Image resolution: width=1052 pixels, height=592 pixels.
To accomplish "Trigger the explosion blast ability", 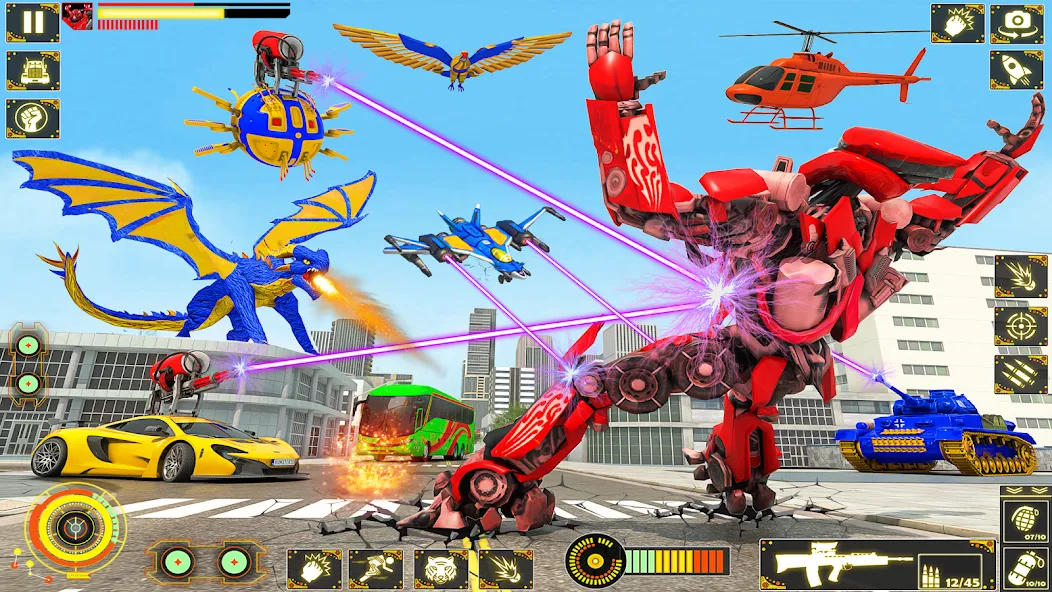I will (x=1021, y=276).
